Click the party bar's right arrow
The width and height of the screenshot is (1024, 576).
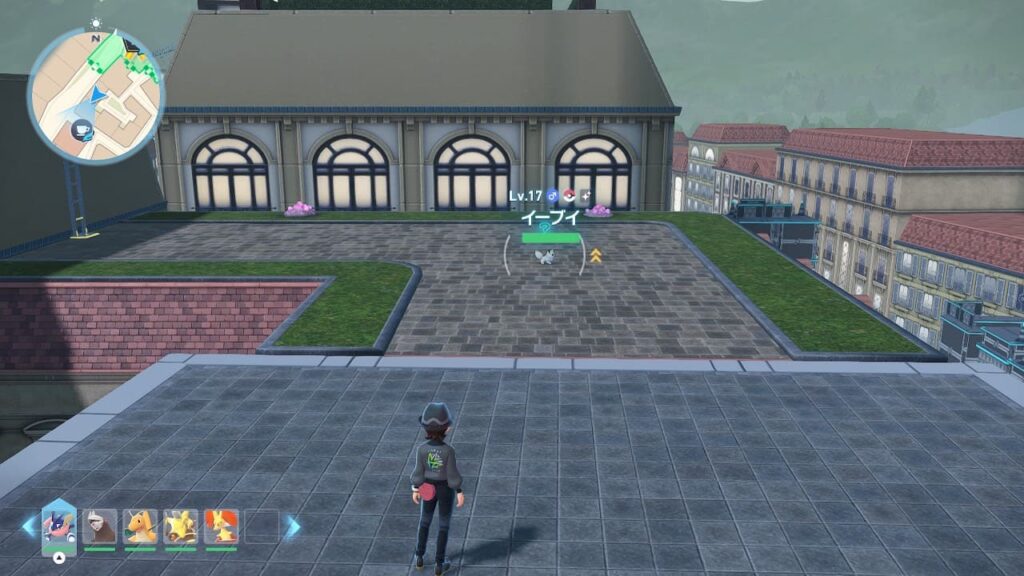point(293,526)
